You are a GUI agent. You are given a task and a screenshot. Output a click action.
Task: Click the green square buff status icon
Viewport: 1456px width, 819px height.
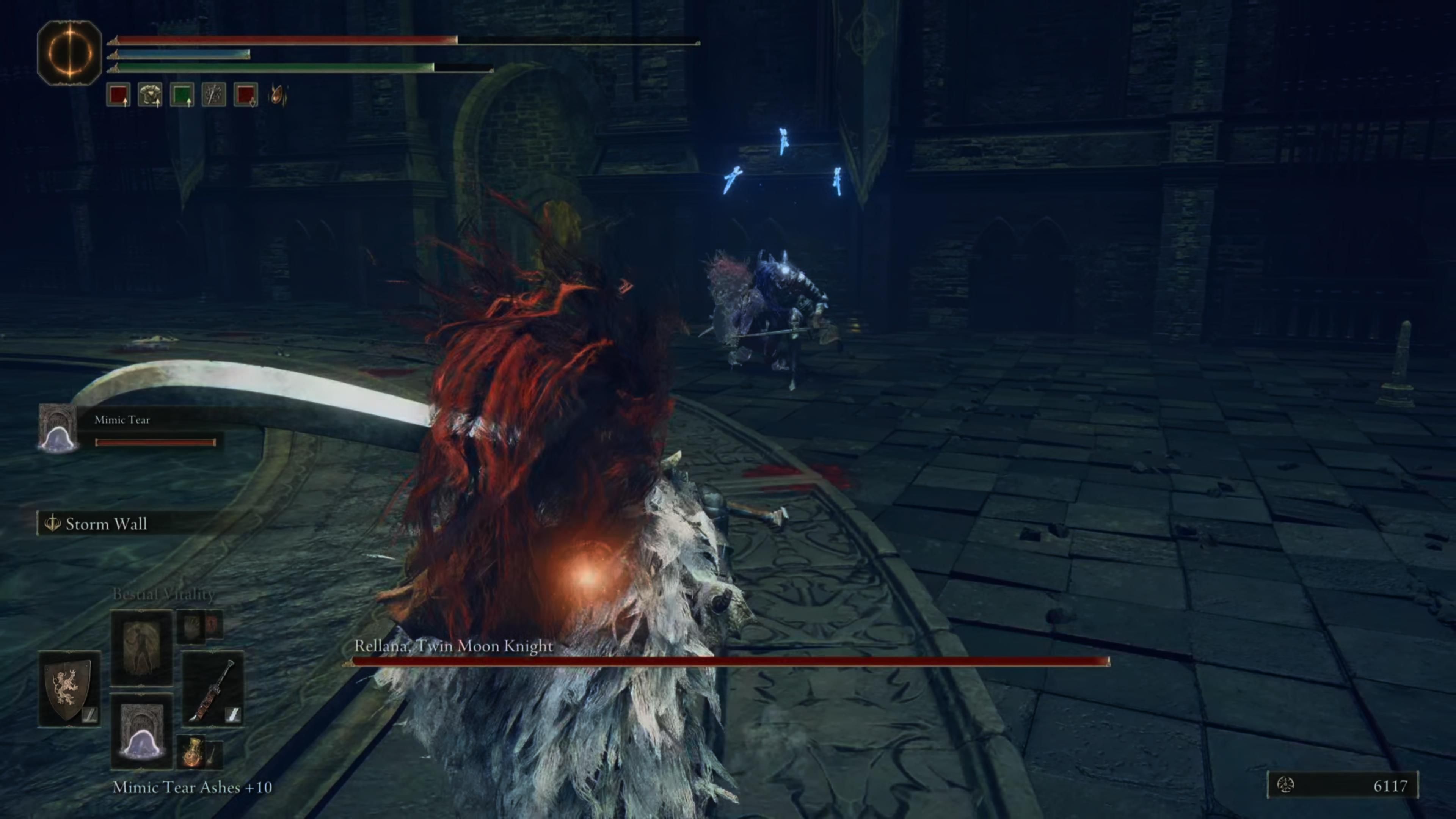point(182,95)
